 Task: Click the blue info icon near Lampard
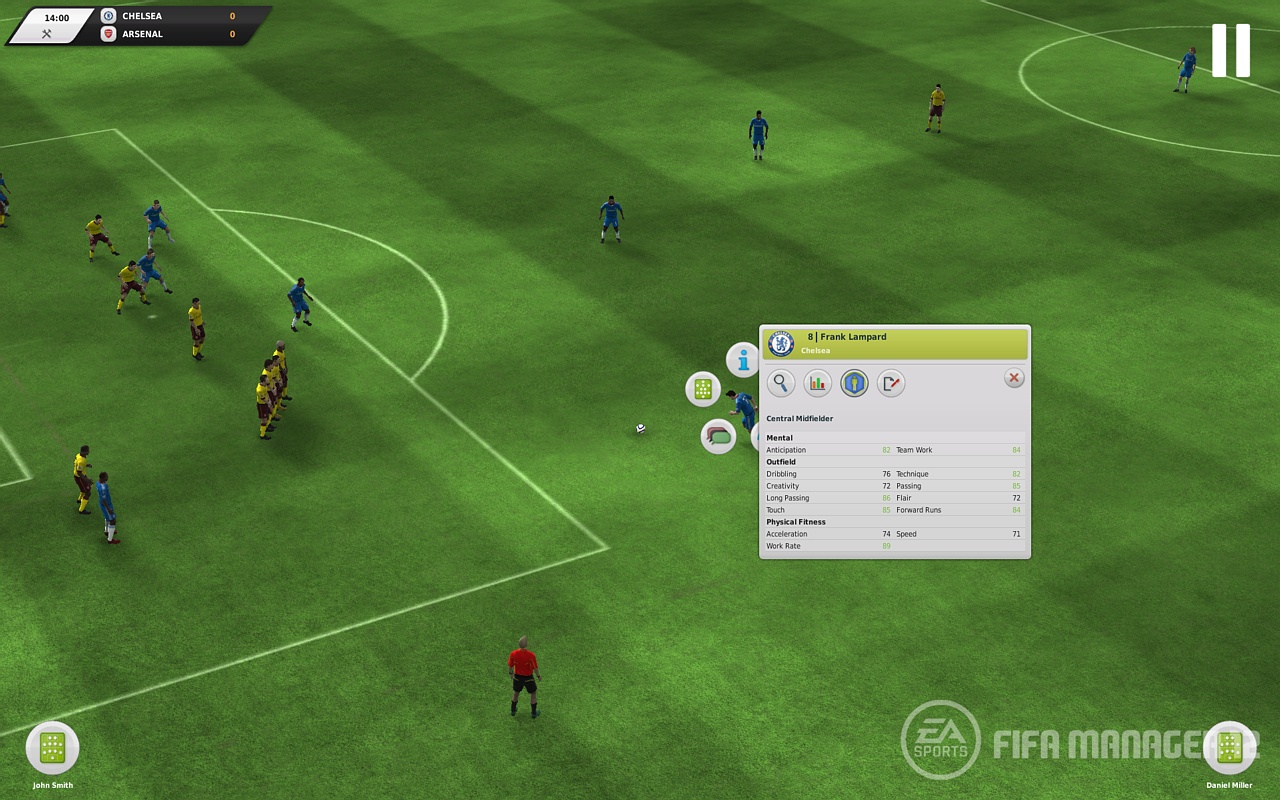(x=743, y=362)
